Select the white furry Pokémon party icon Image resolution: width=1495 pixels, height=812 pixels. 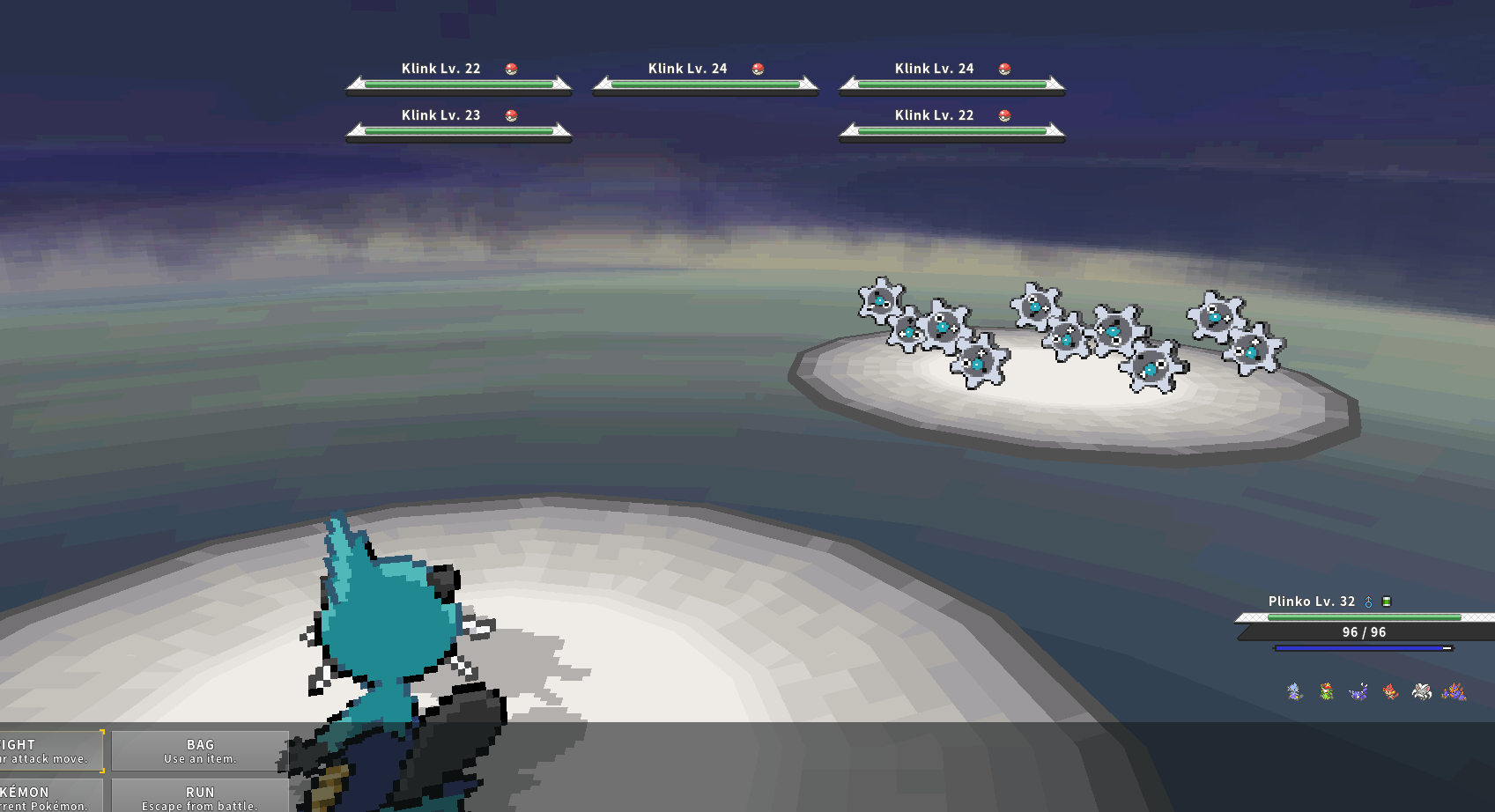[1421, 691]
